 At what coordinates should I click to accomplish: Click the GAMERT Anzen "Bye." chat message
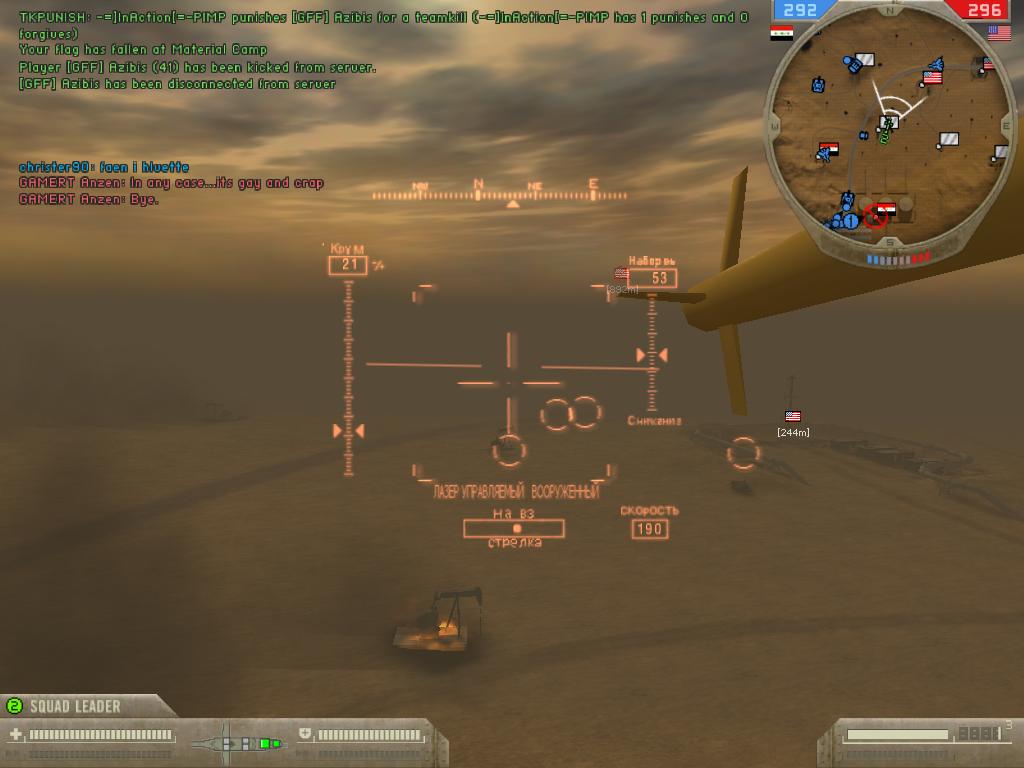pos(89,199)
